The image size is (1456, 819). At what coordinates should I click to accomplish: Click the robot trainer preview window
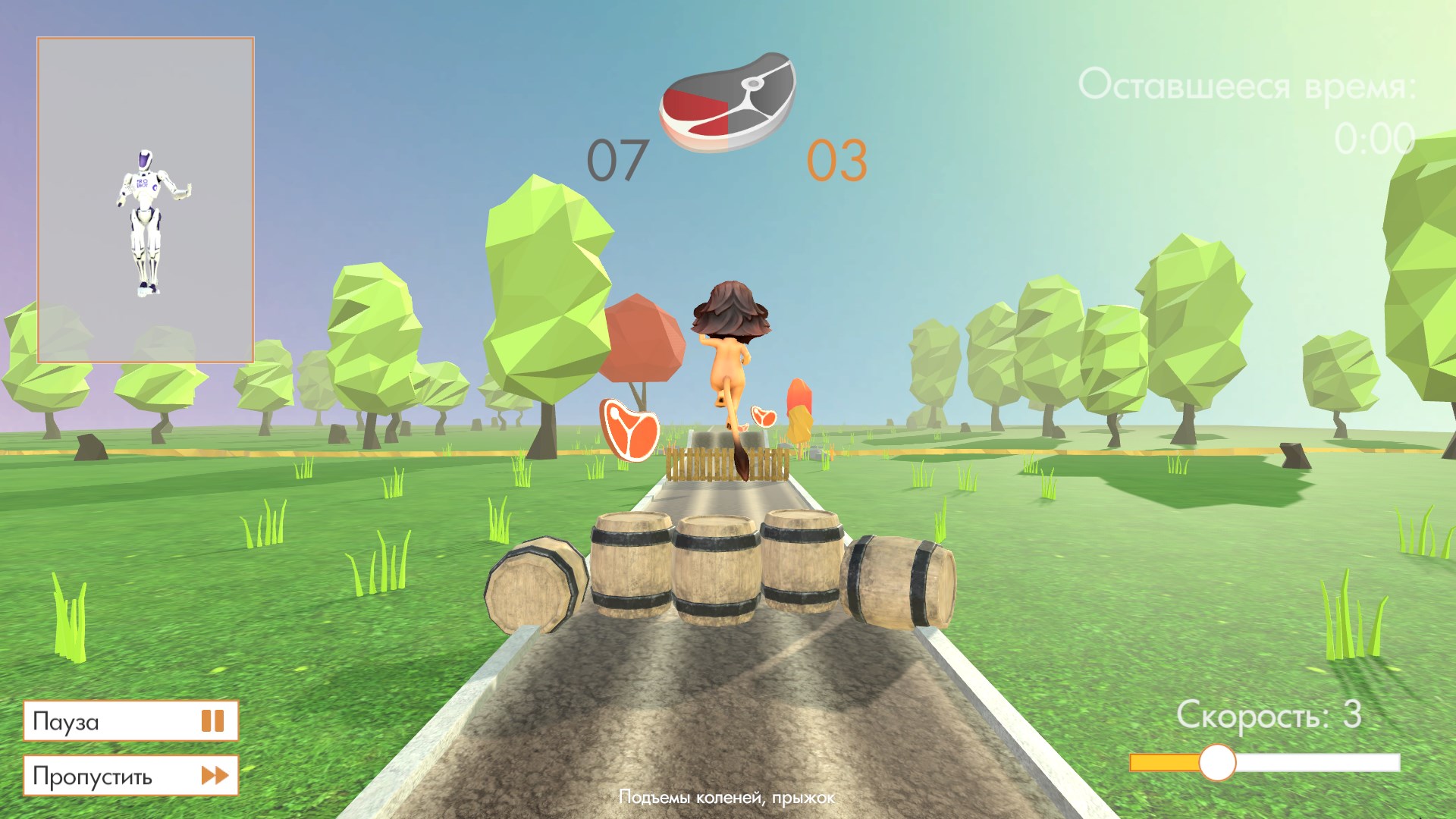click(x=146, y=201)
